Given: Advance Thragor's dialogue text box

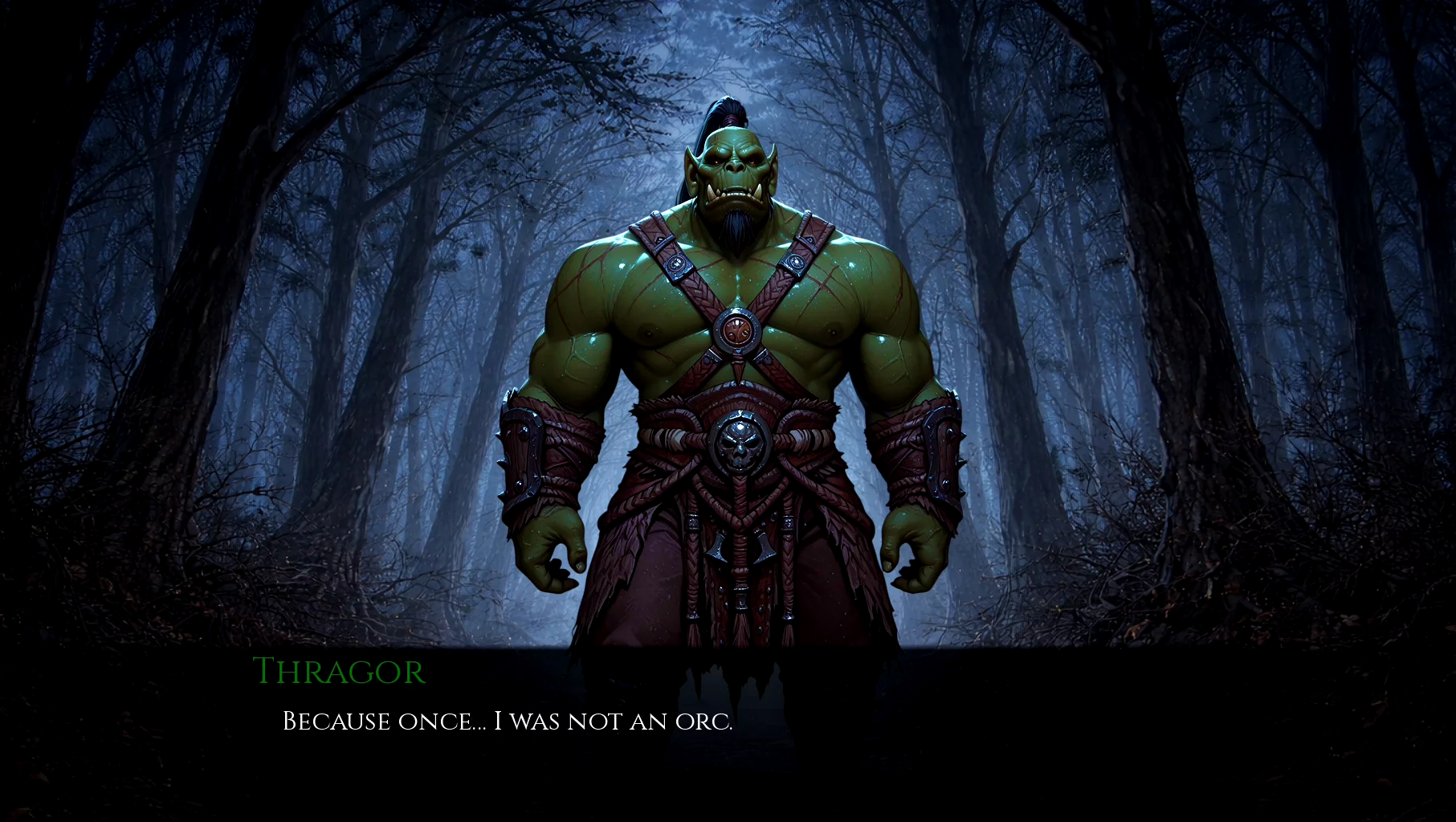Looking at the screenshot, I should [508, 721].
